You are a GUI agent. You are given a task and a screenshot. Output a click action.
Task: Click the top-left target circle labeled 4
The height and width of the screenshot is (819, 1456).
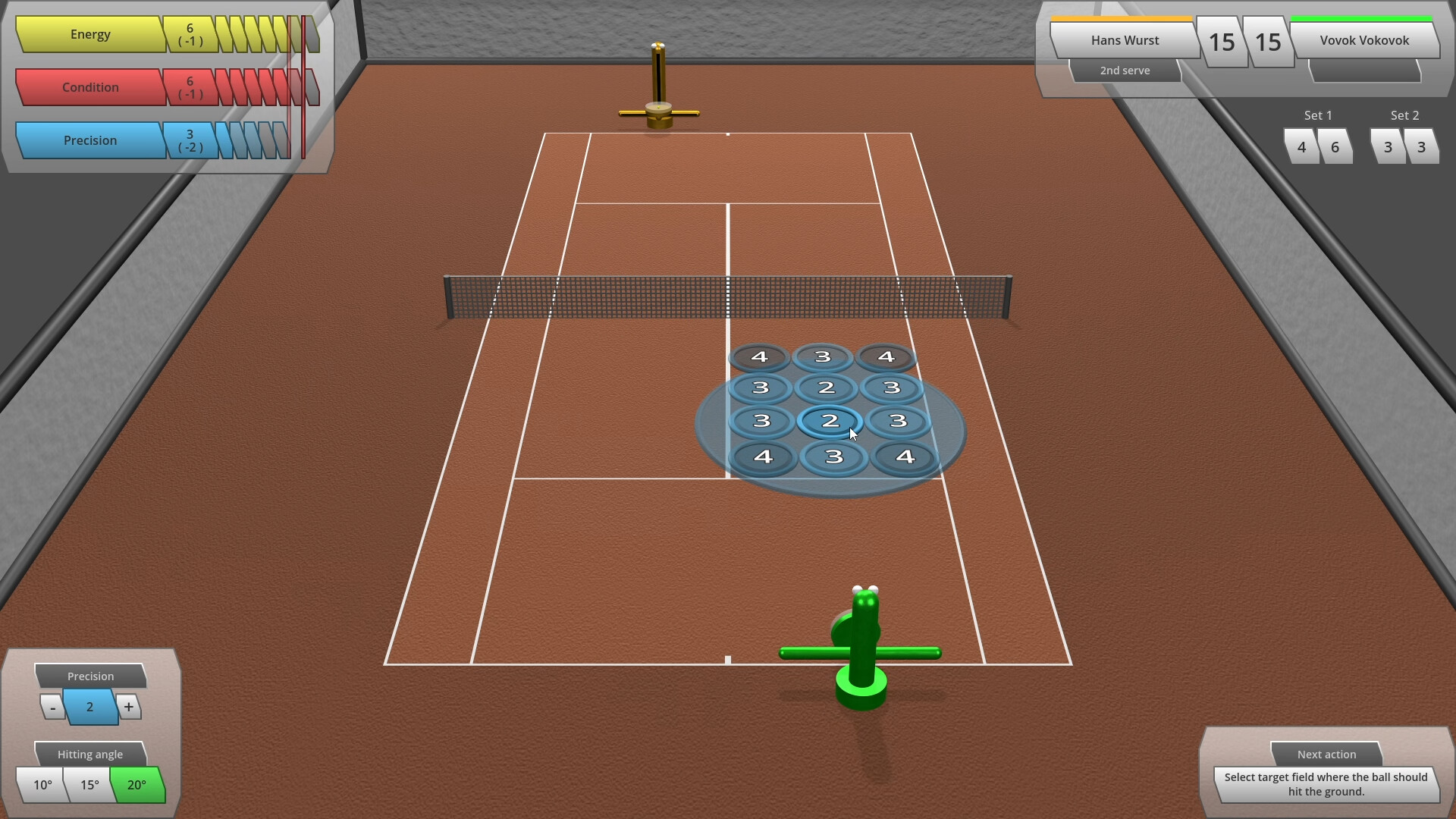(759, 356)
